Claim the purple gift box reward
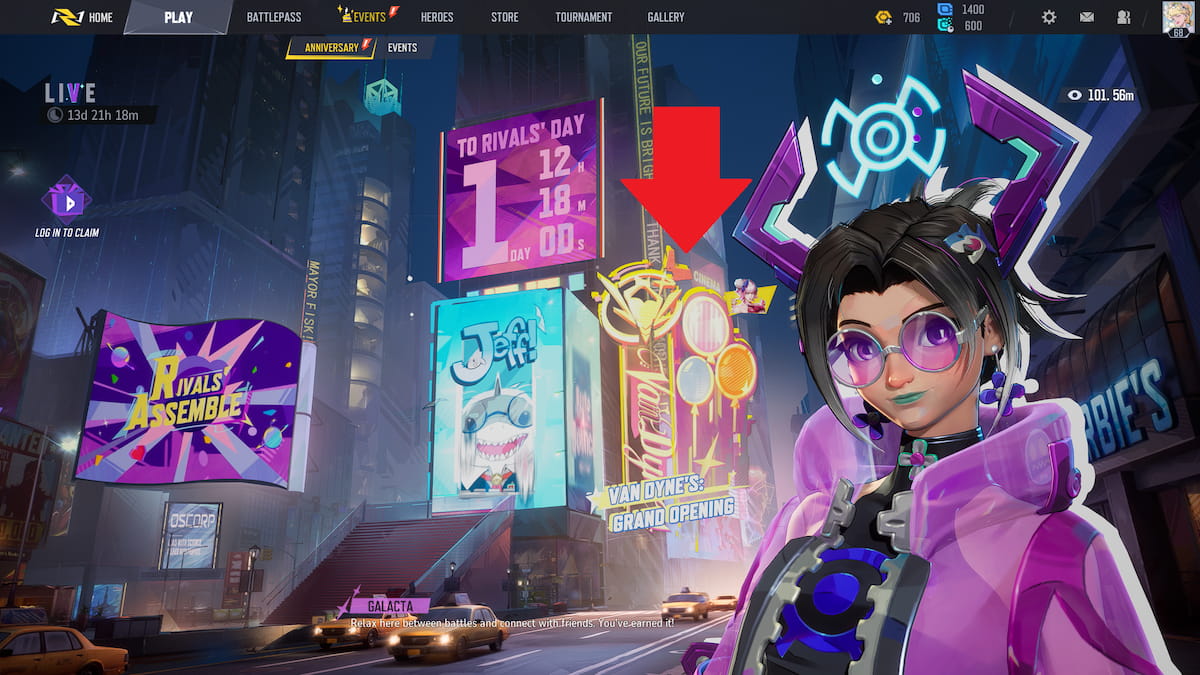Image resolution: width=1200 pixels, height=675 pixels. click(x=66, y=201)
